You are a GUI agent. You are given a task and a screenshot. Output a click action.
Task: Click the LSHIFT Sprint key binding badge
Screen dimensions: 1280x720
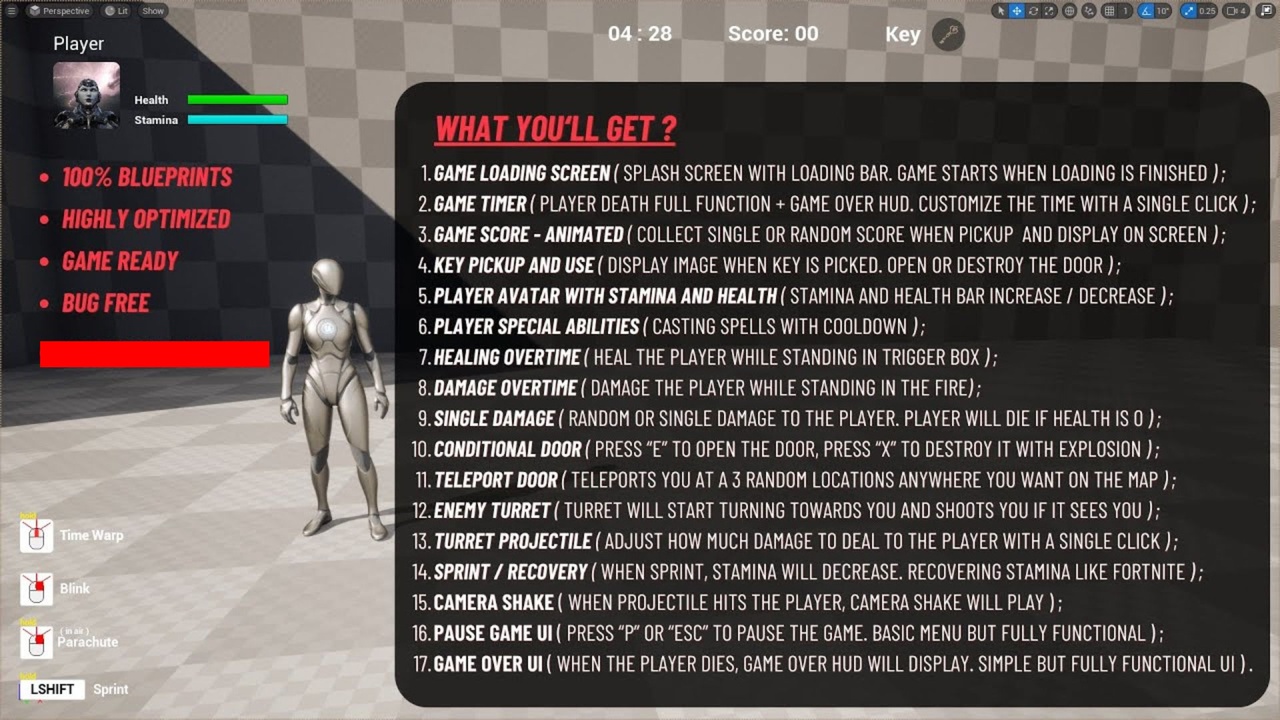(51, 689)
